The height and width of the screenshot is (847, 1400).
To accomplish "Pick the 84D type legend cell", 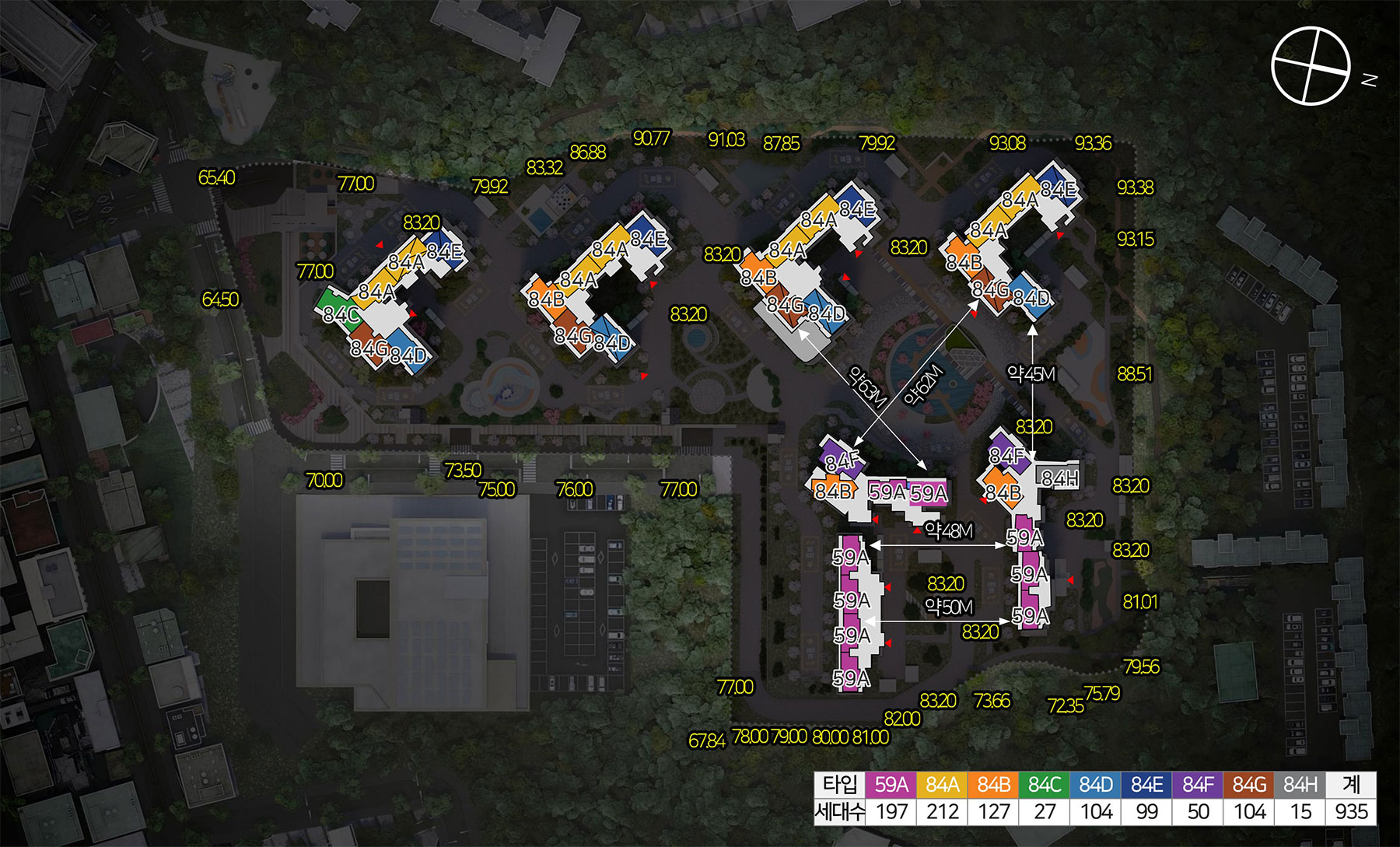I will pos(1096,785).
